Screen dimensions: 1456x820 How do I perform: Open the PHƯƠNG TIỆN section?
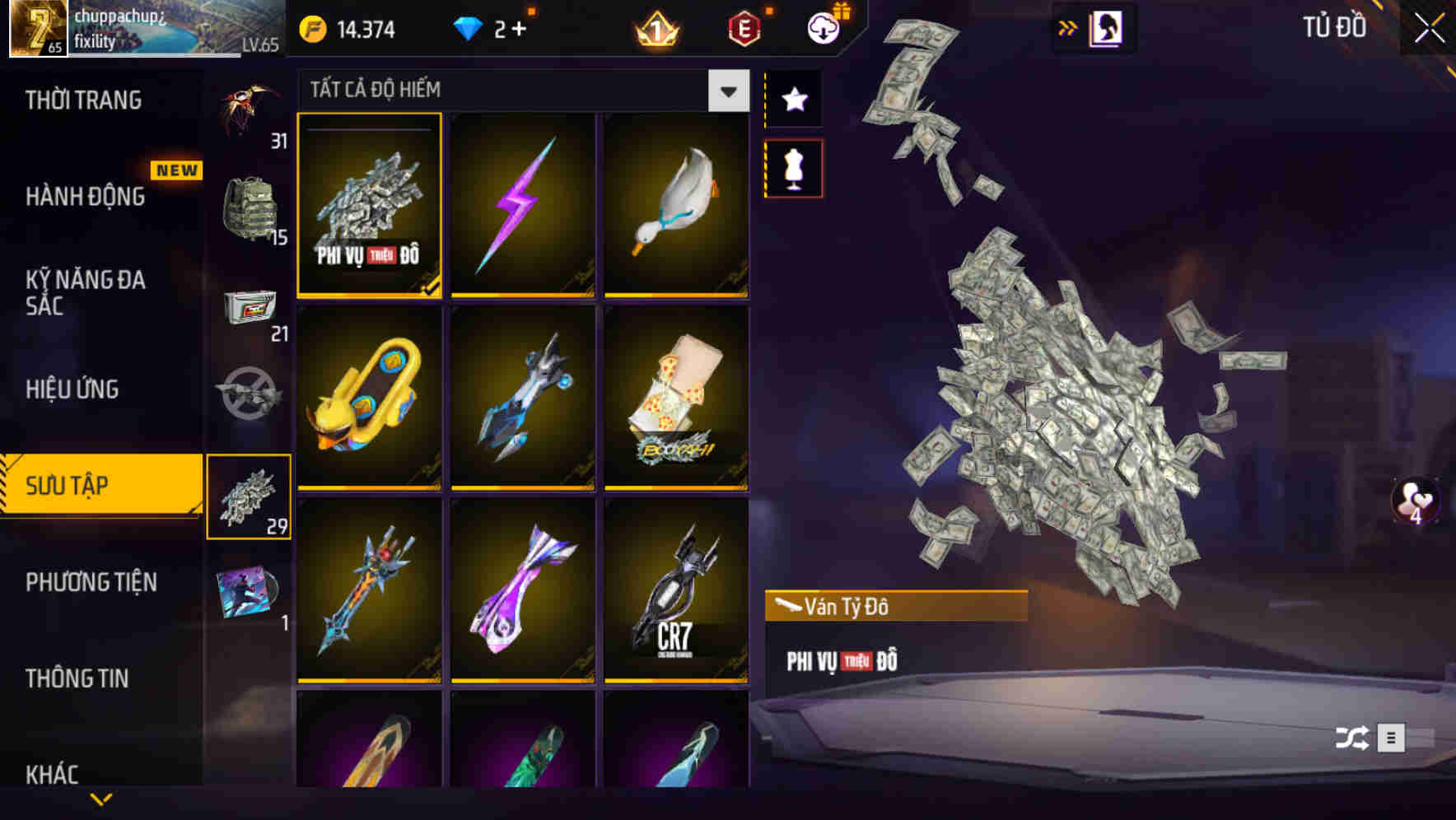tap(91, 582)
